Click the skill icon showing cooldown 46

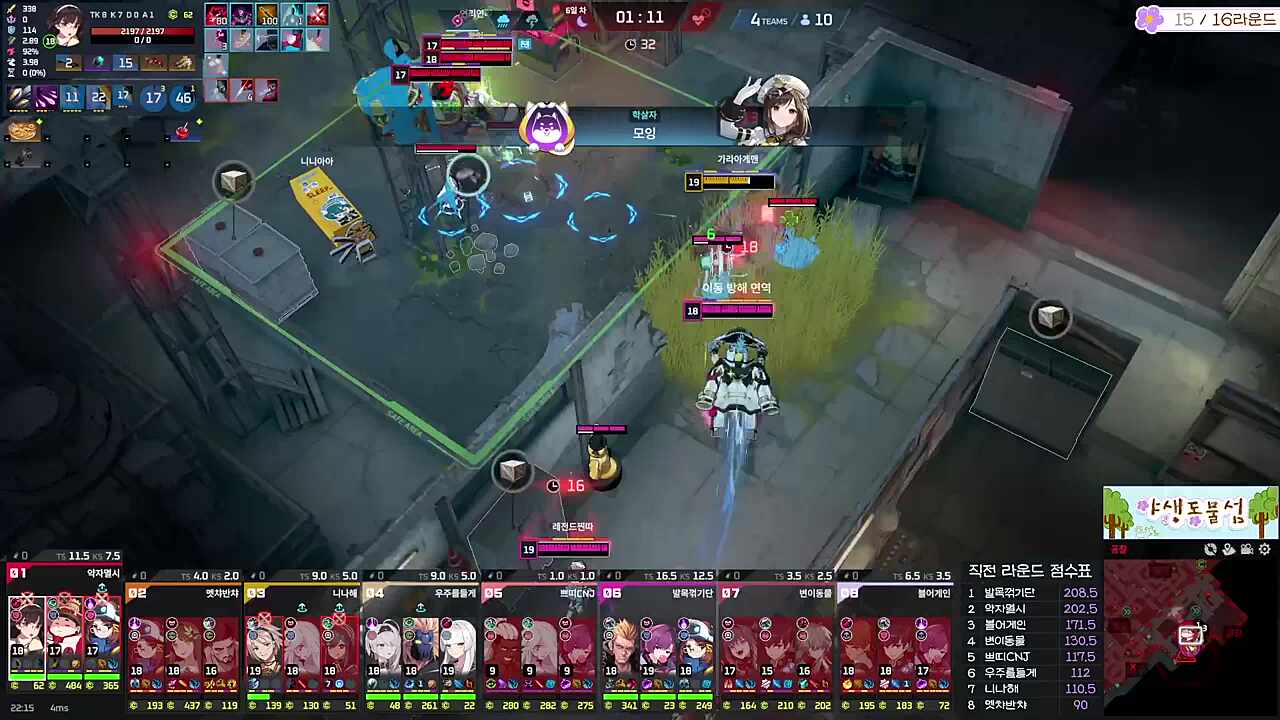tap(183, 97)
